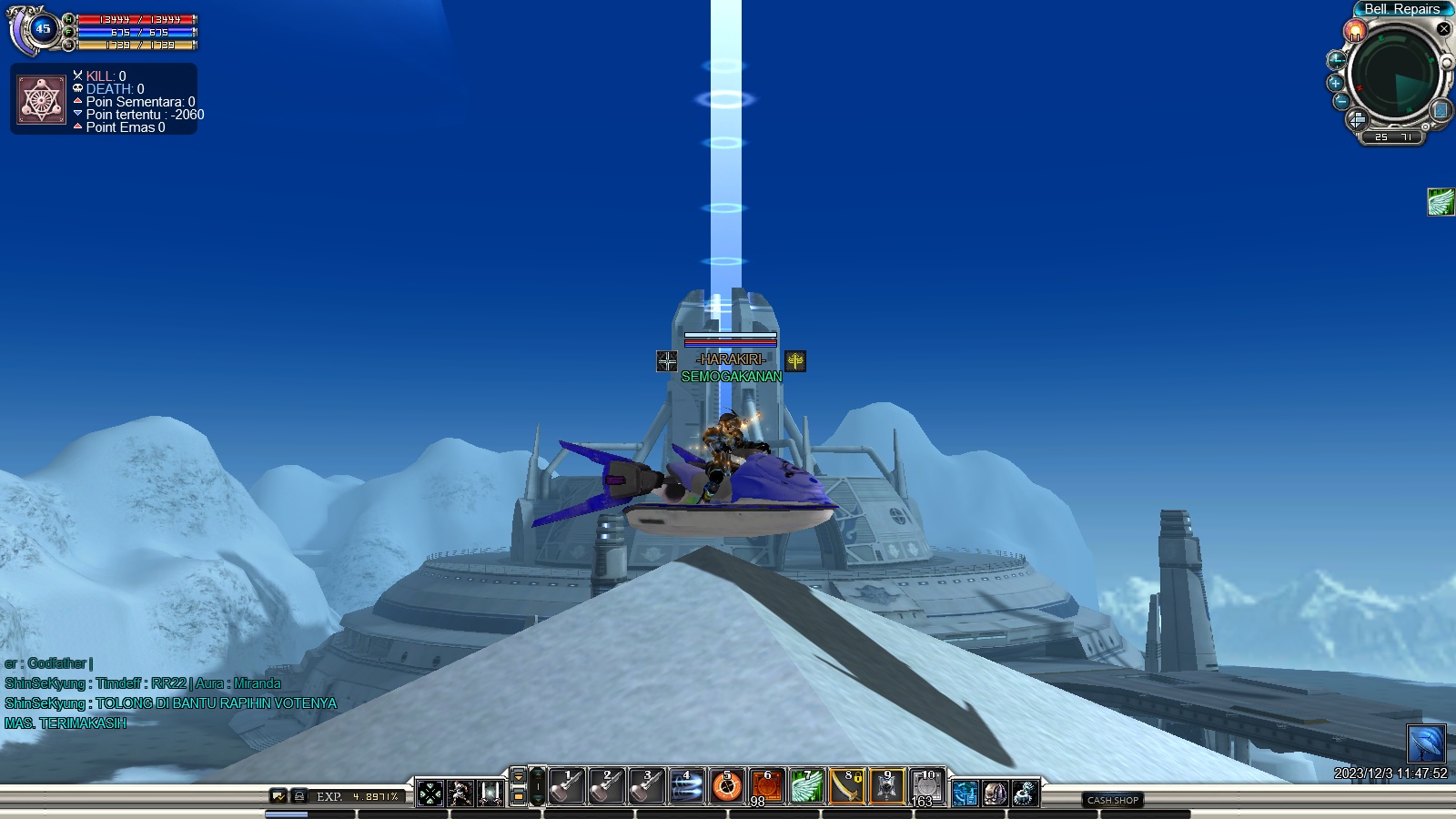
Task: Click the glowing orange orb on the radar
Action: [x=1356, y=32]
